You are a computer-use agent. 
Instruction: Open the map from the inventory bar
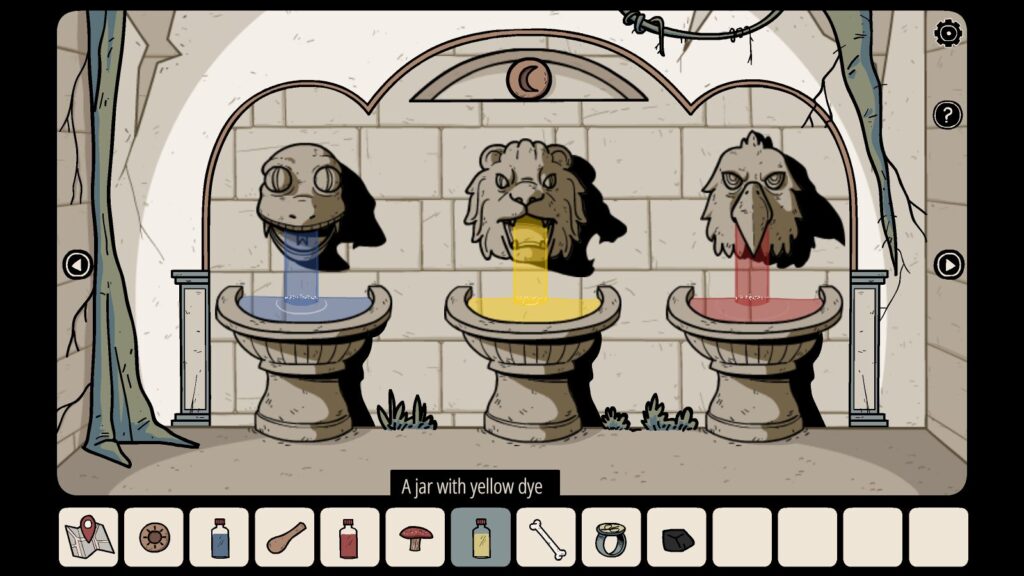pyautogui.click(x=88, y=537)
